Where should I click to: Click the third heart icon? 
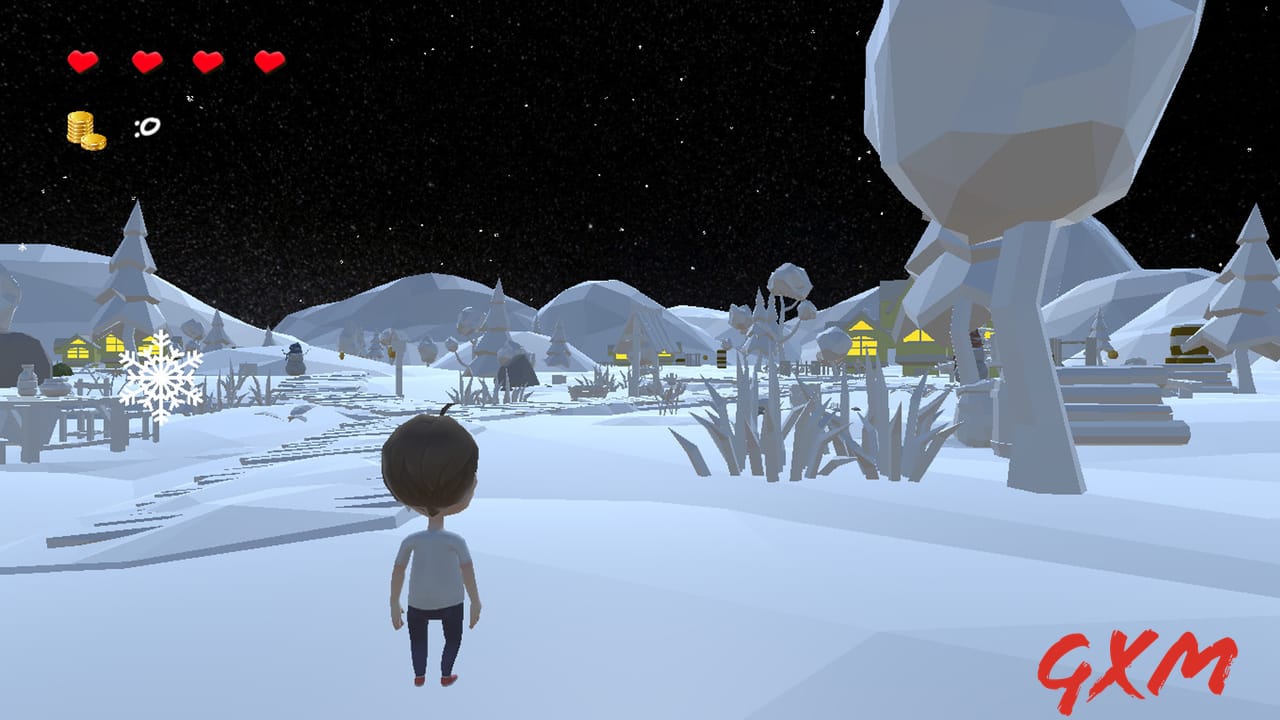coord(206,60)
